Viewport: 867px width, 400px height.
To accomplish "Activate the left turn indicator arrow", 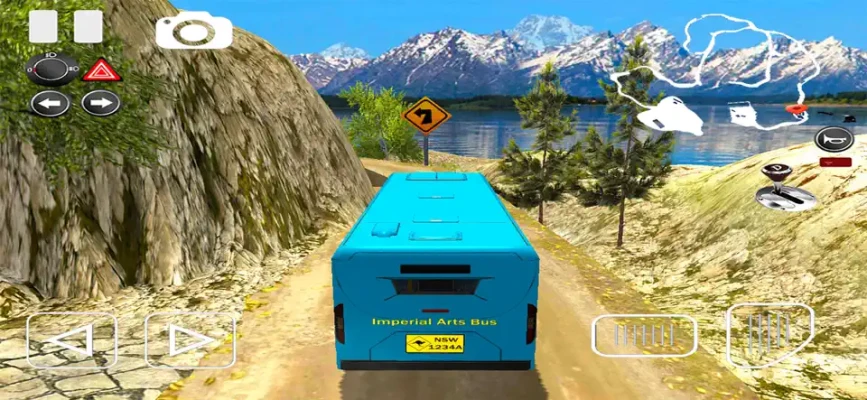I will coord(50,103).
